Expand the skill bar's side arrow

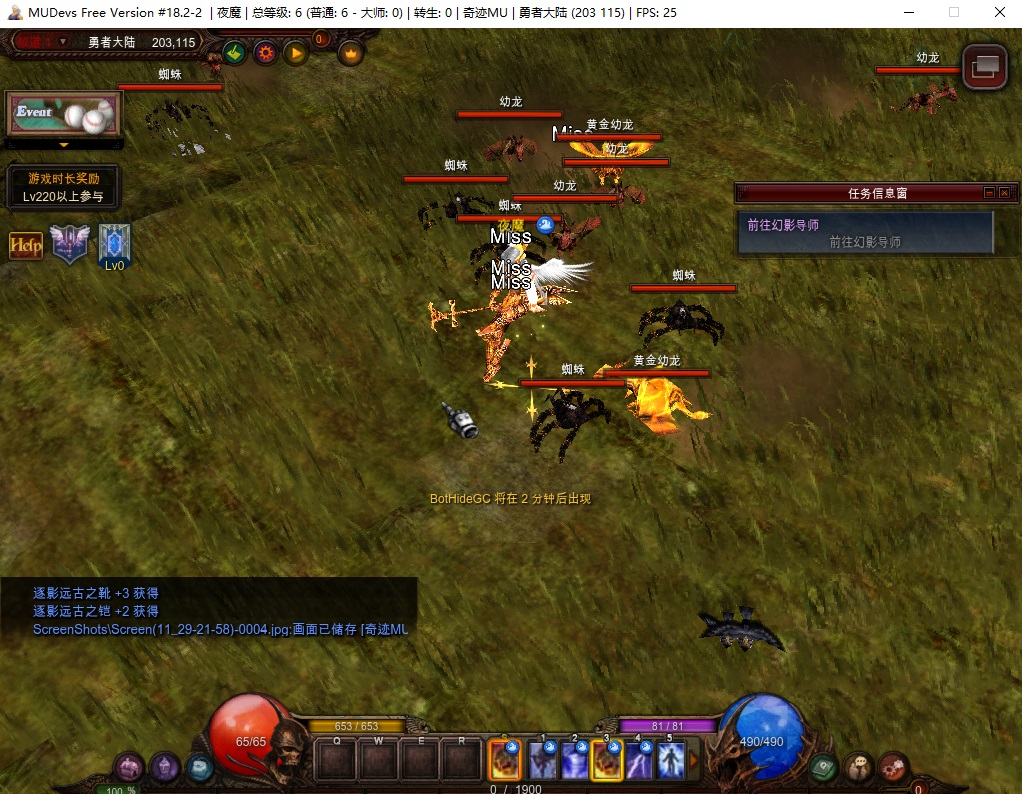click(x=693, y=762)
